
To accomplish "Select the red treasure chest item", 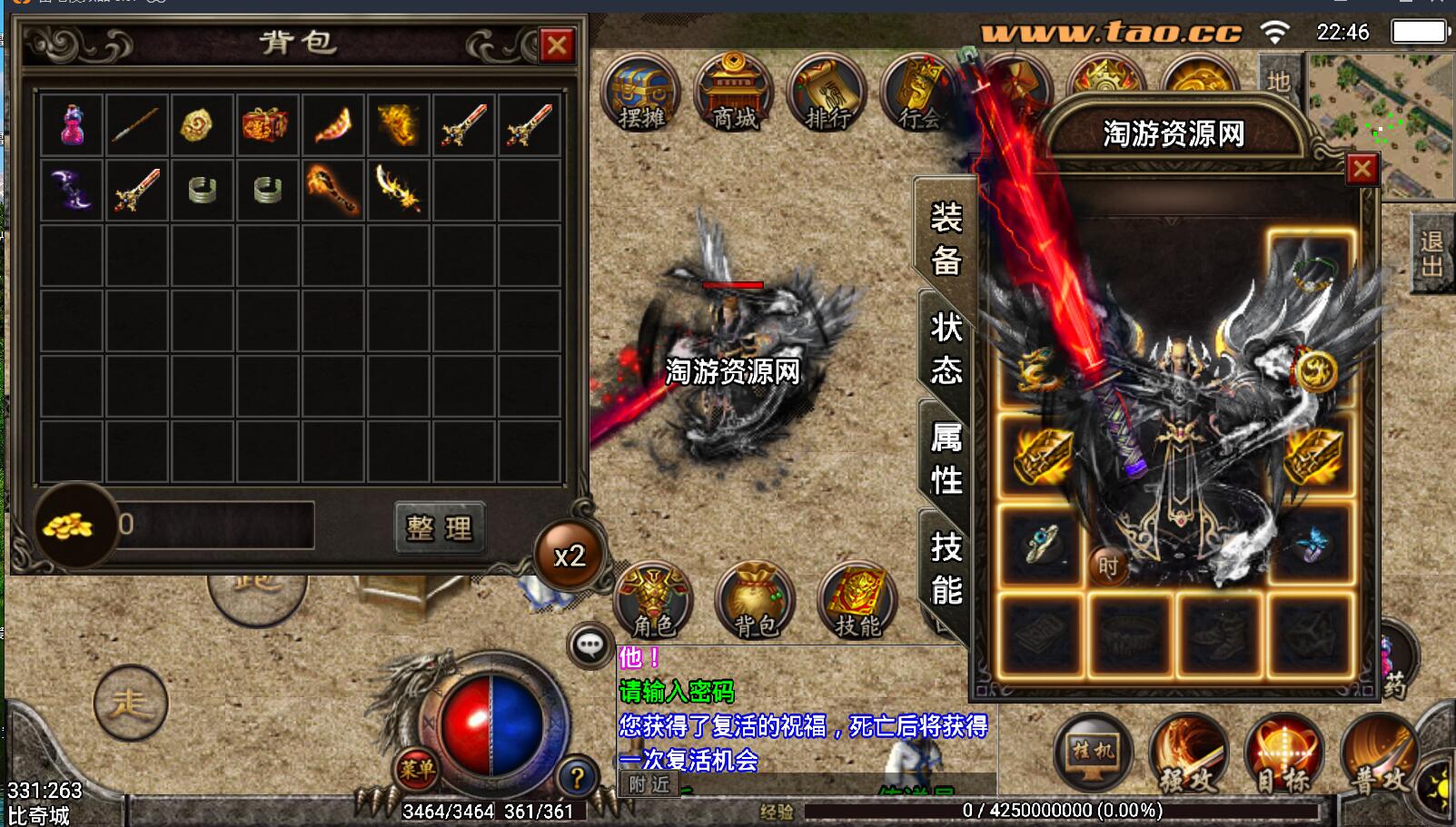I will (265, 125).
